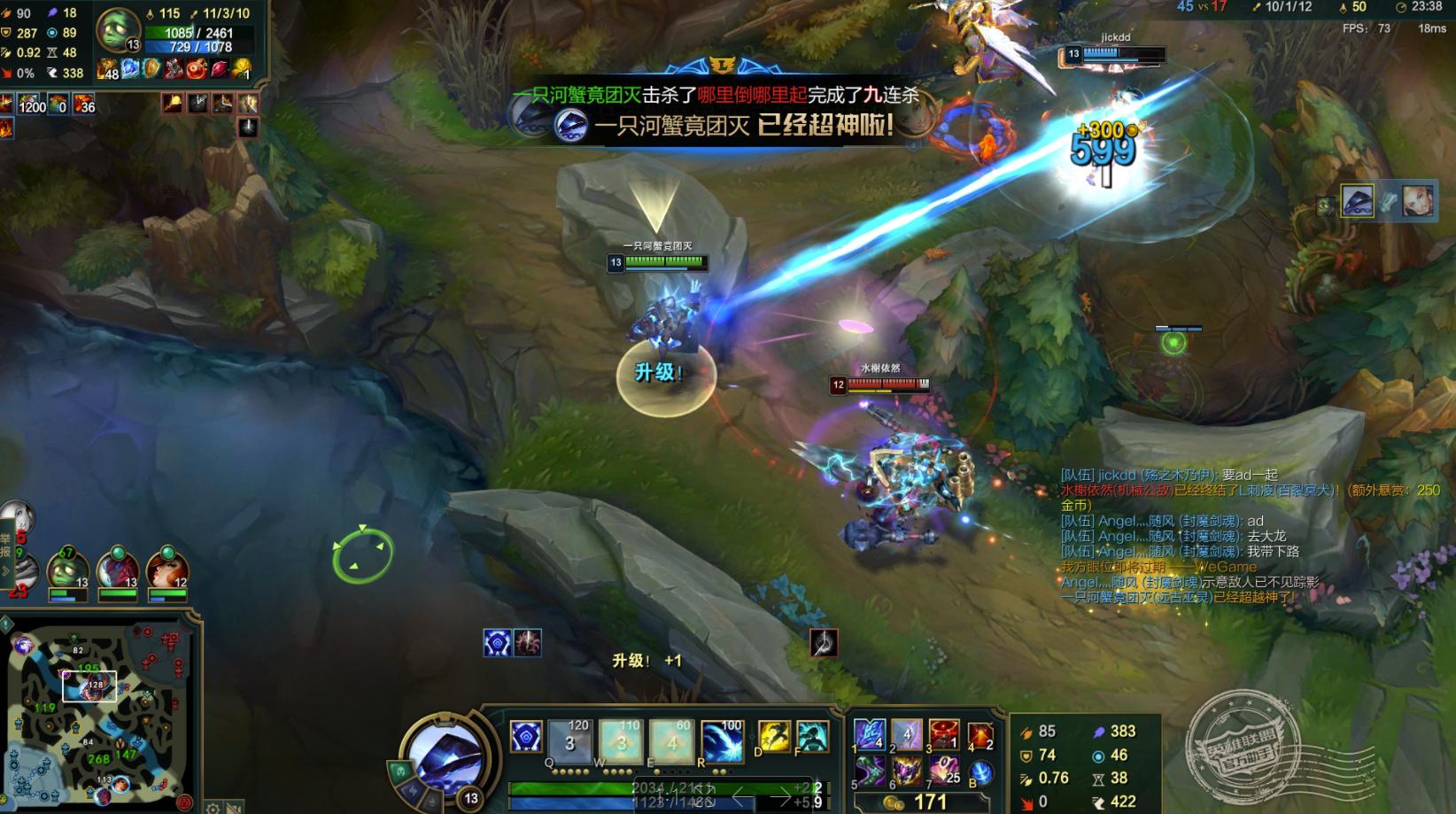
Task: Open the minimap gear settings button
Action: coord(213,808)
